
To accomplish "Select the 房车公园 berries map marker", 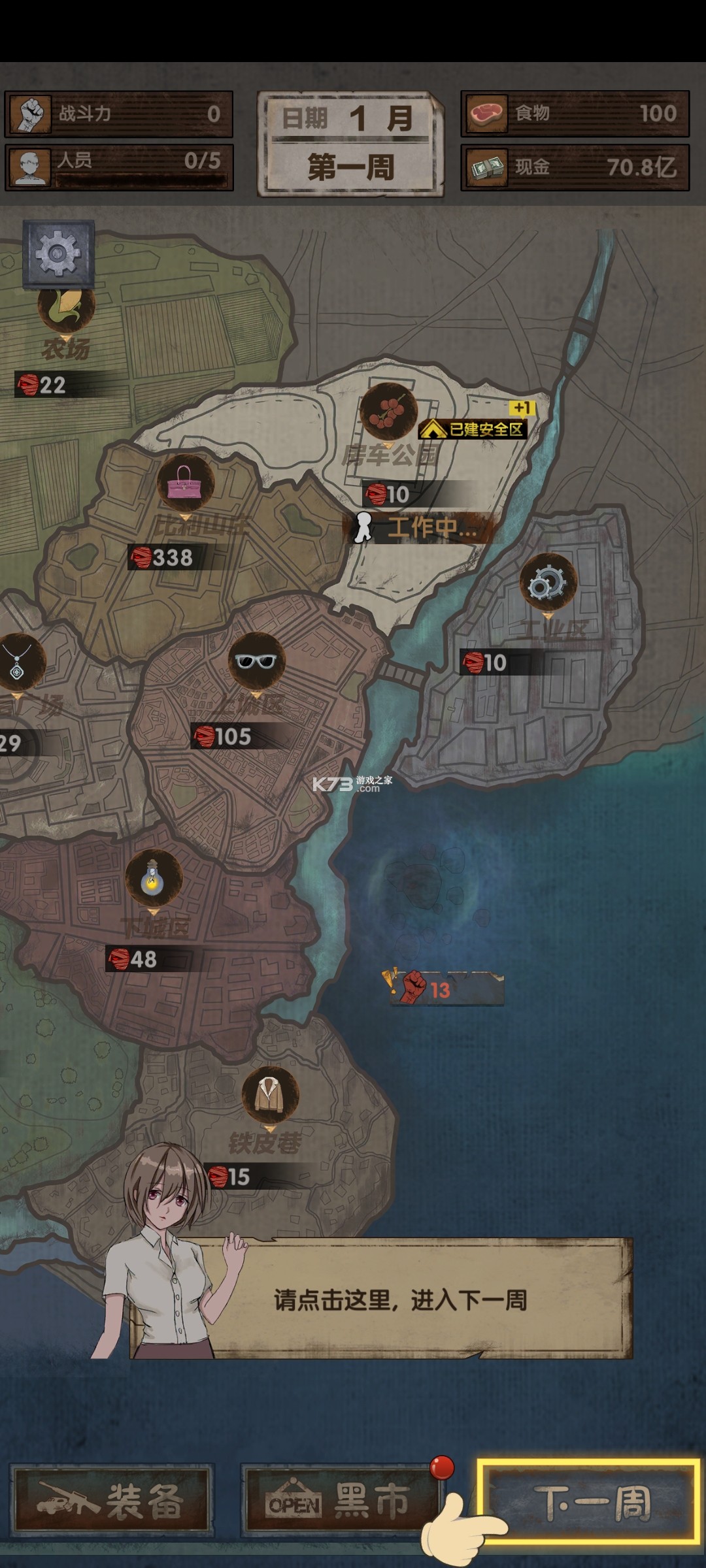I will coord(388,413).
